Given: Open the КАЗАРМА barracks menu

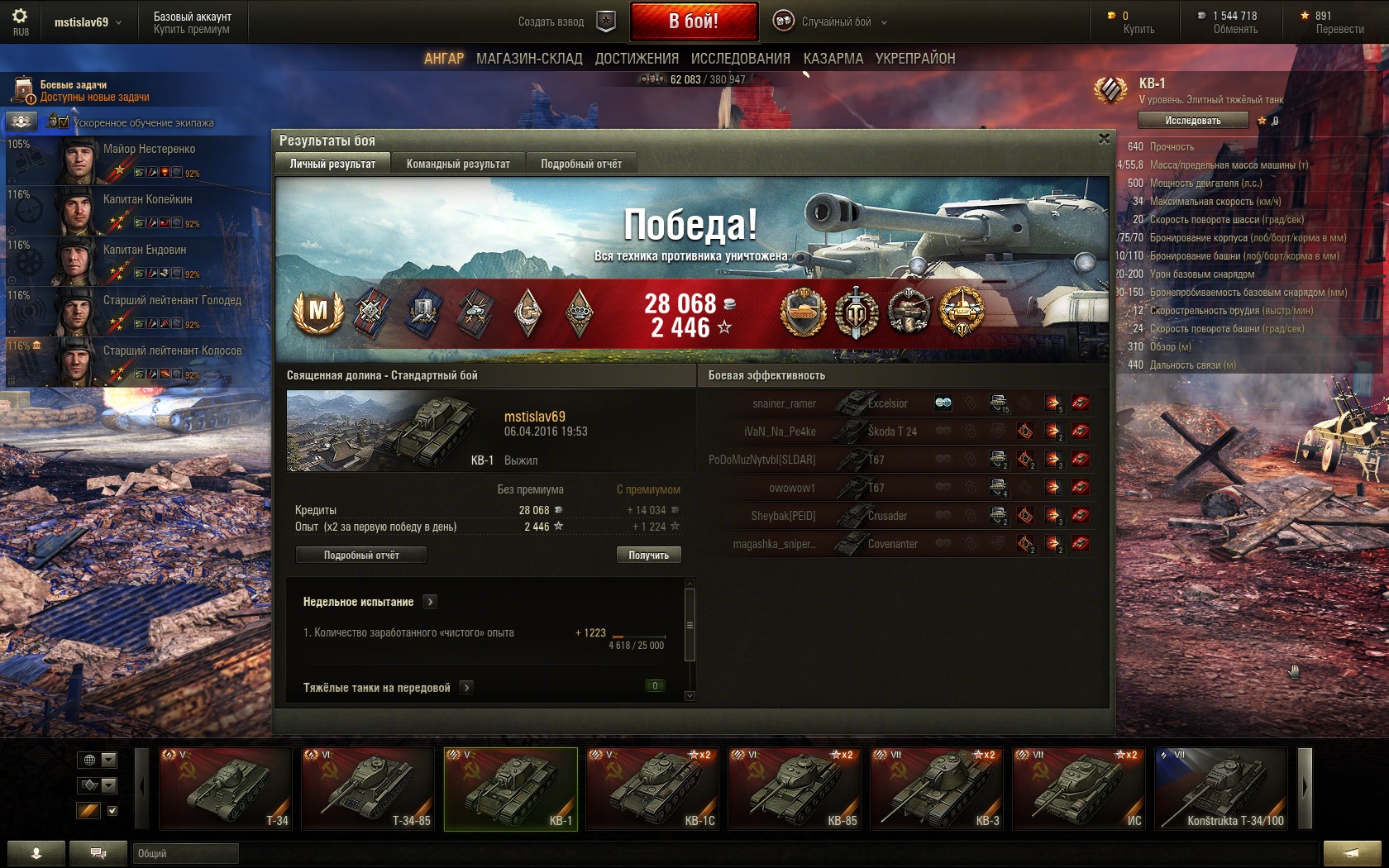Looking at the screenshot, I should (x=833, y=59).
